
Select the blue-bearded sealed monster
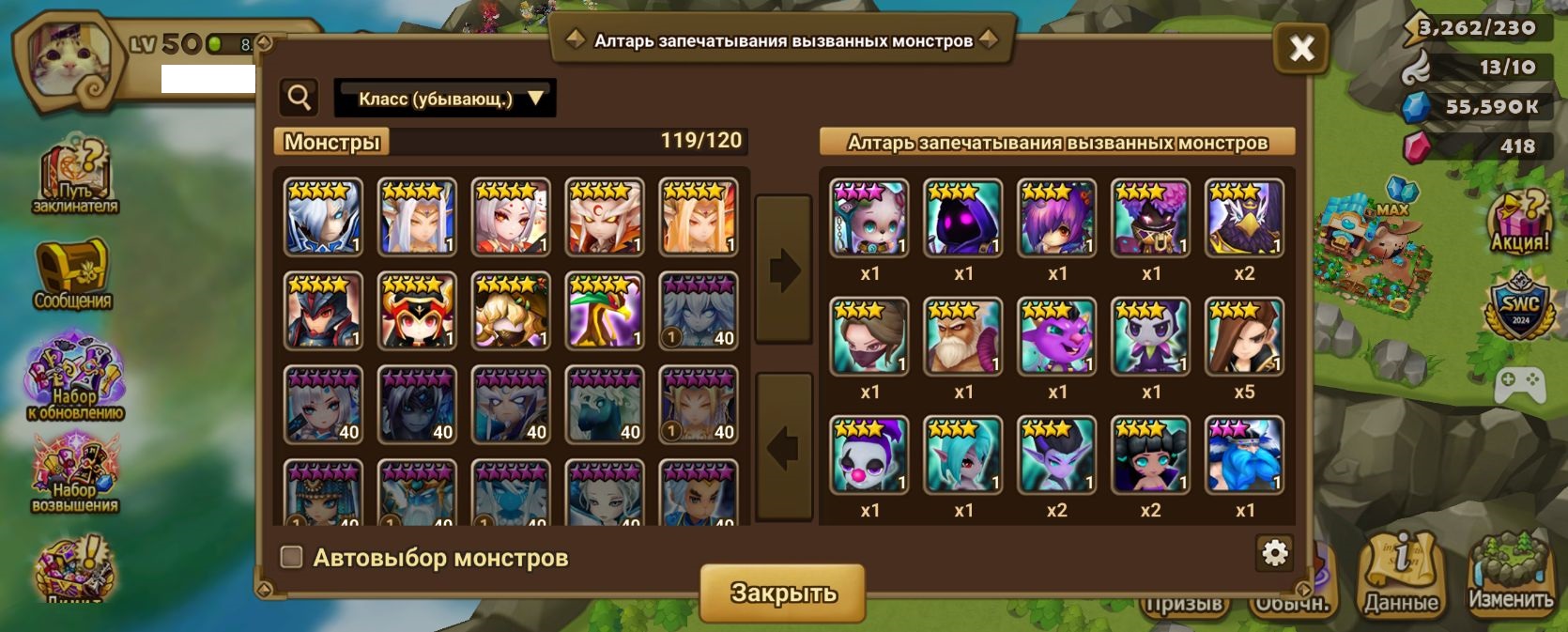pyautogui.click(x=1244, y=455)
